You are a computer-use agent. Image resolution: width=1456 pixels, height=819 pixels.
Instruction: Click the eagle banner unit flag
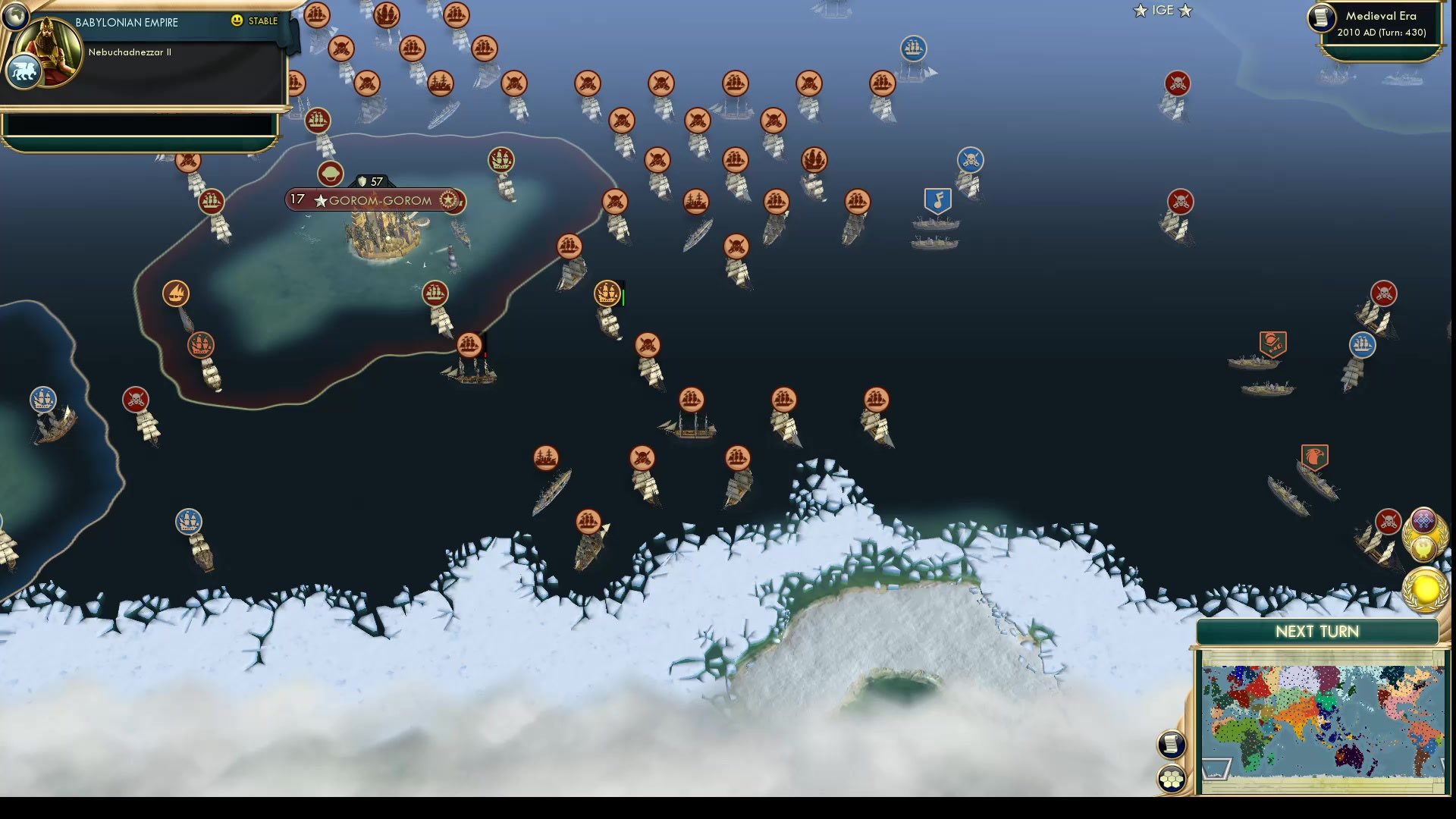[x=1316, y=456]
